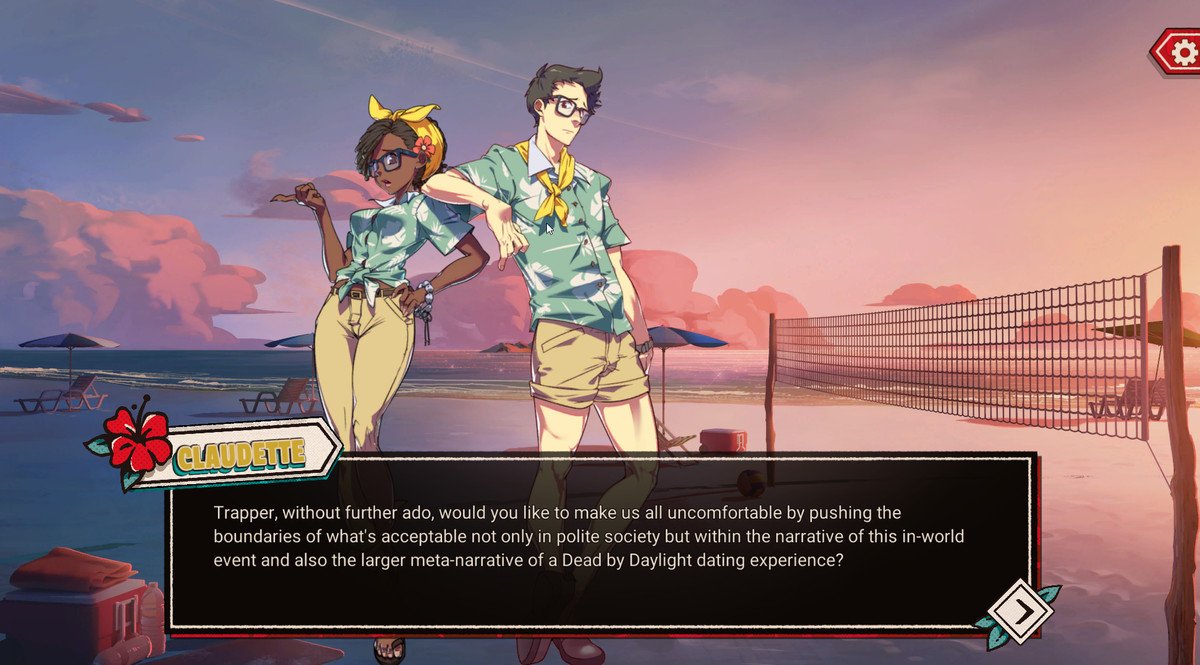Advance dialogue with the arrow button
1200x665 pixels.
(1019, 610)
